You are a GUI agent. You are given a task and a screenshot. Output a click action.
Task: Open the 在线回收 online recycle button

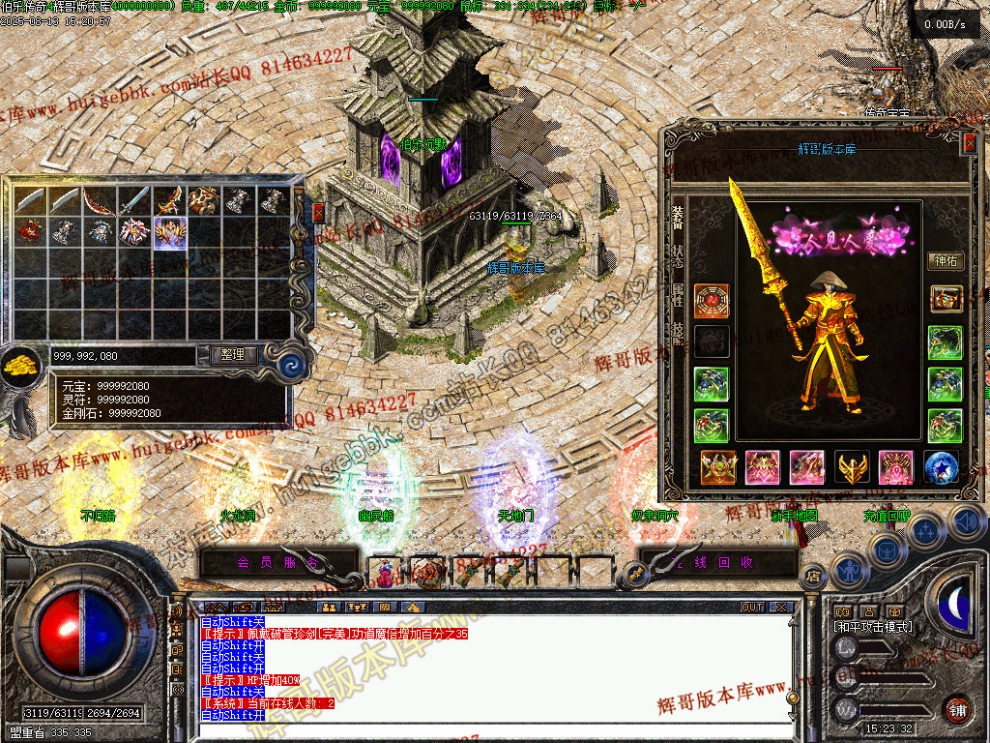pyautogui.click(x=719, y=563)
